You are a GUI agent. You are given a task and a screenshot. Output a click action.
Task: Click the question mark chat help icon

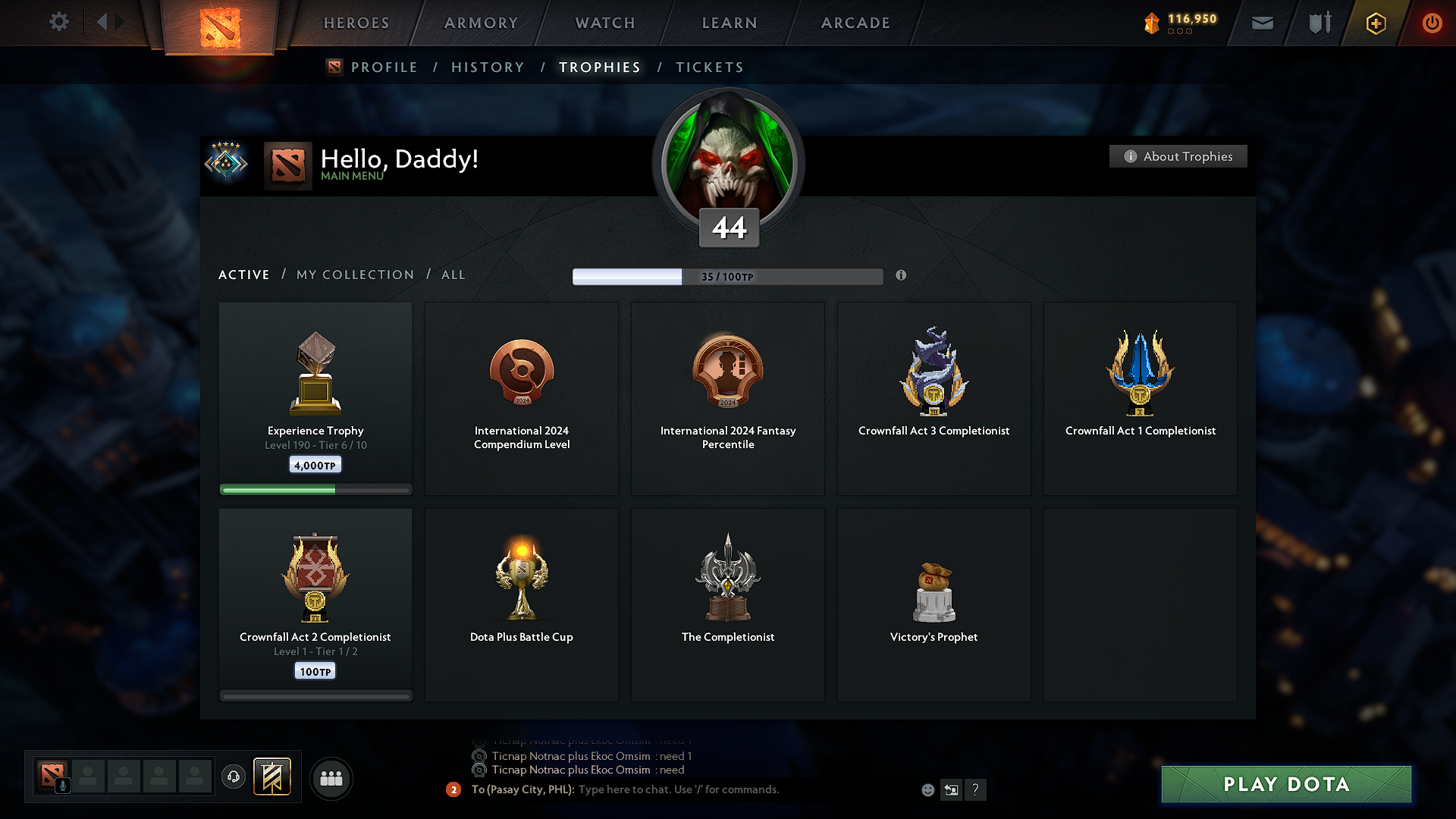pyautogui.click(x=976, y=789)
